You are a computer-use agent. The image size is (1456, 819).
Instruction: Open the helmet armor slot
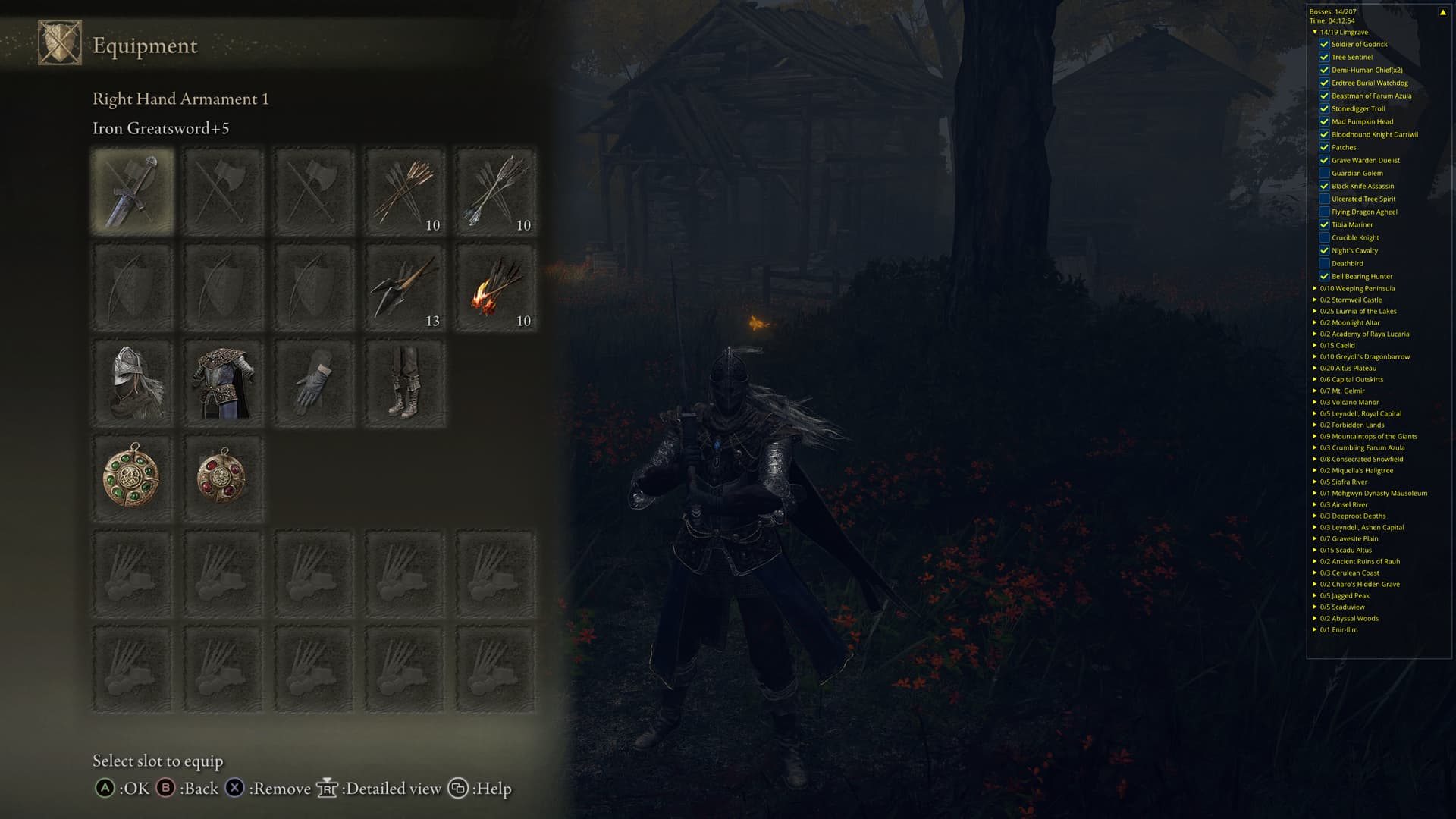[133, 383]
